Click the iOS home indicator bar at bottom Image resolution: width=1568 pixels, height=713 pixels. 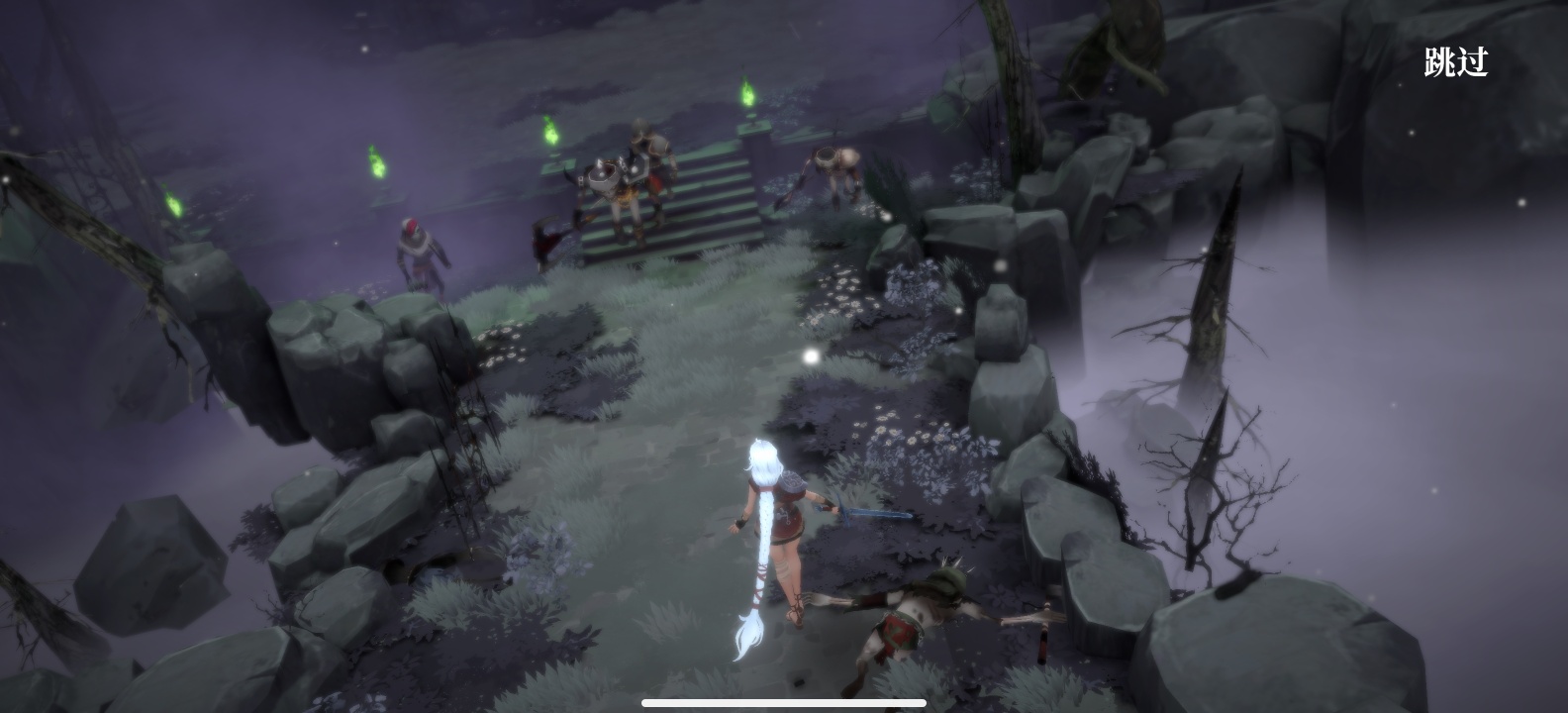click(x=784, y=705)
